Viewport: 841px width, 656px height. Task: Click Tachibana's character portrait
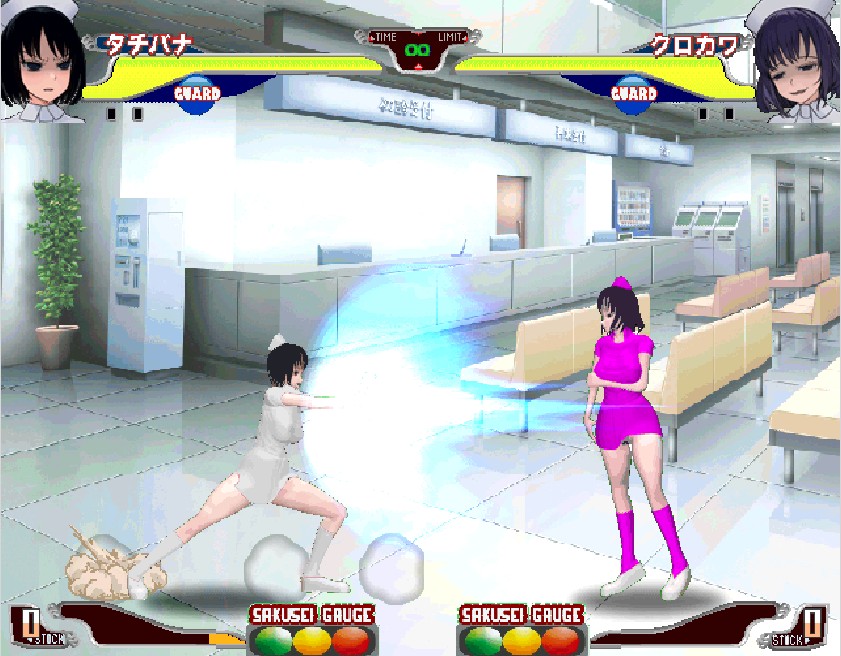point(42,60)
